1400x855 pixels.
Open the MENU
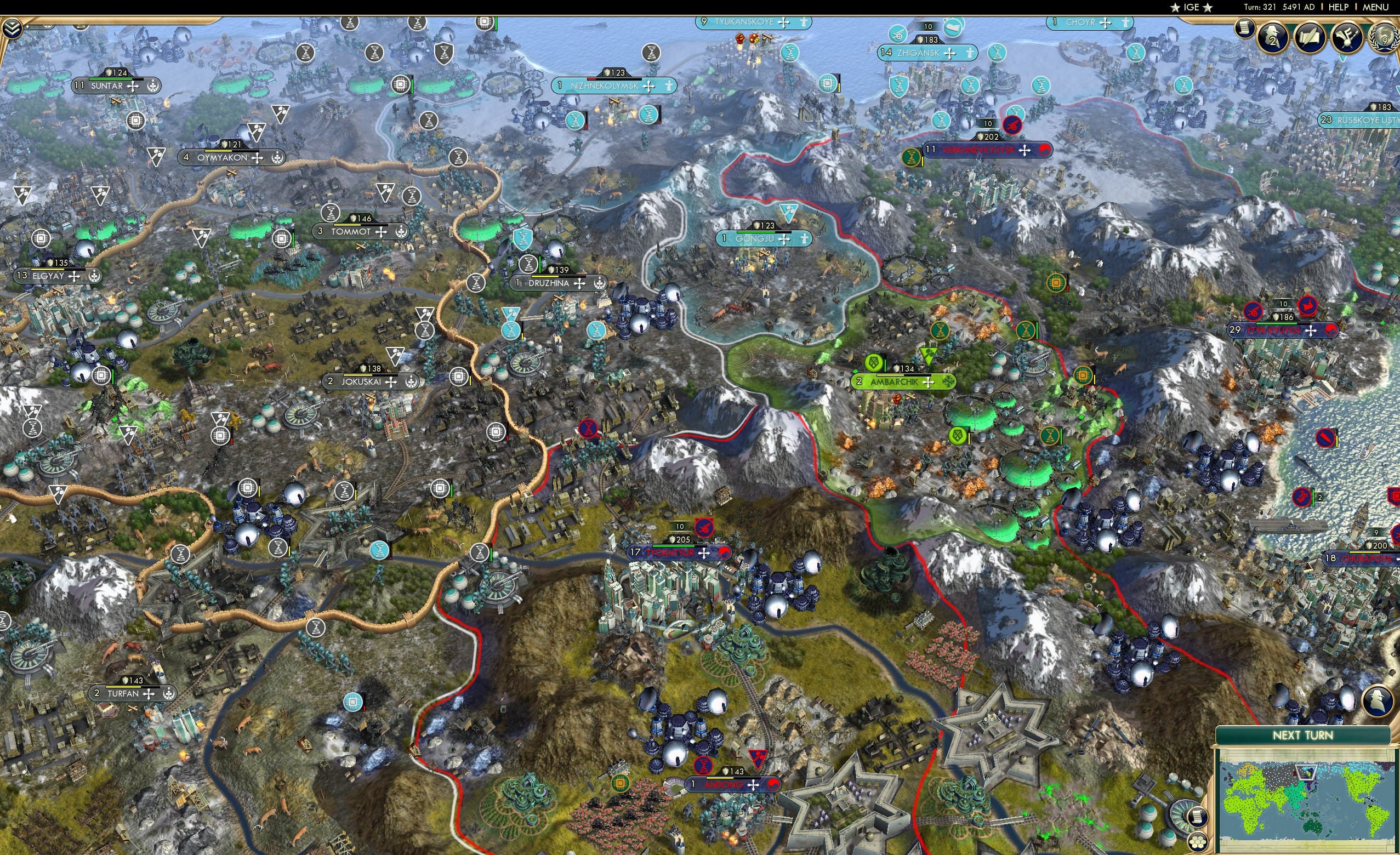point(1375,7)
